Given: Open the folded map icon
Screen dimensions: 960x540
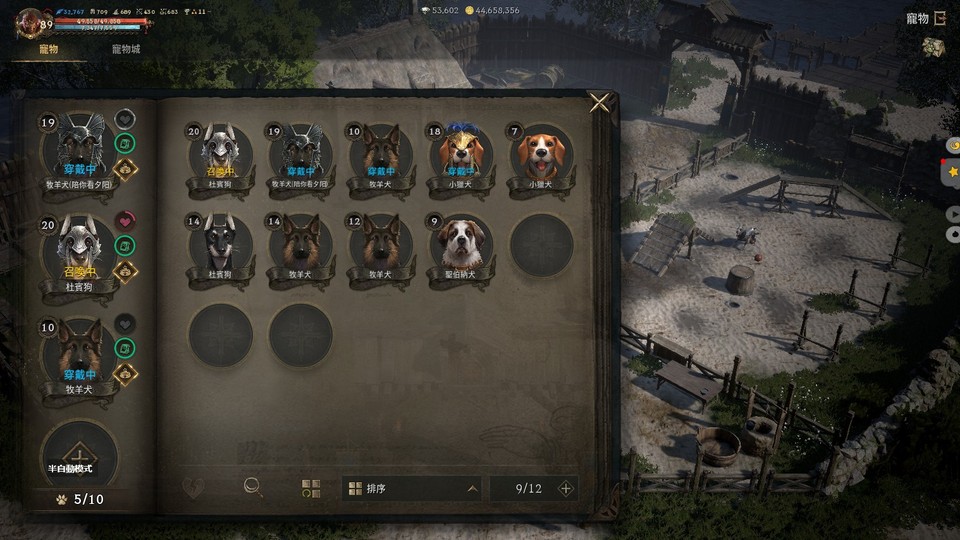Looking at the screenshot, I should pos(934,48).
